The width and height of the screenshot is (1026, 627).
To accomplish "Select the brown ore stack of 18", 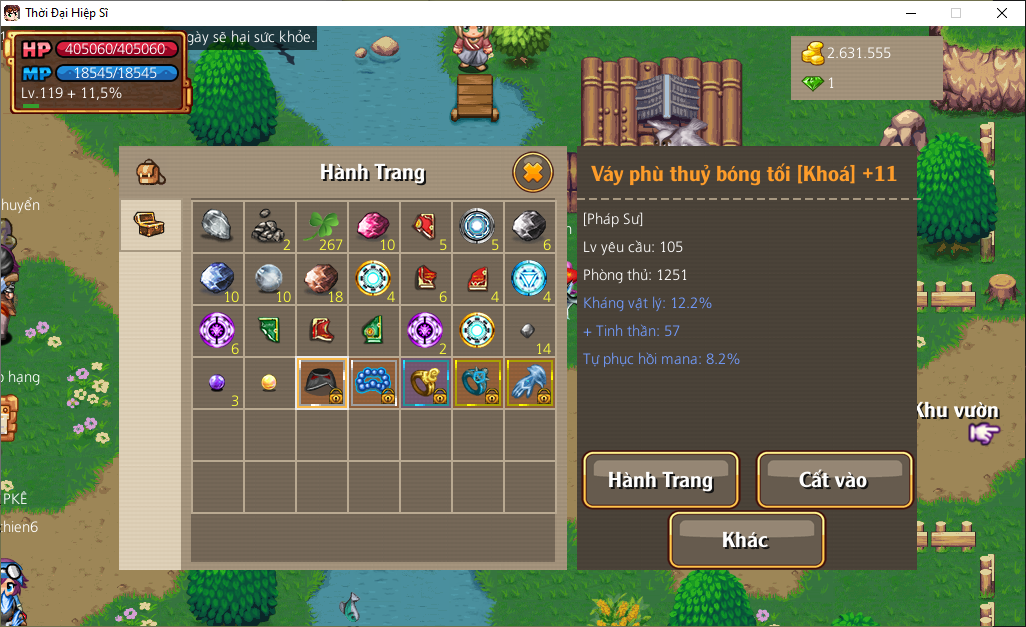I will (322, 279).
